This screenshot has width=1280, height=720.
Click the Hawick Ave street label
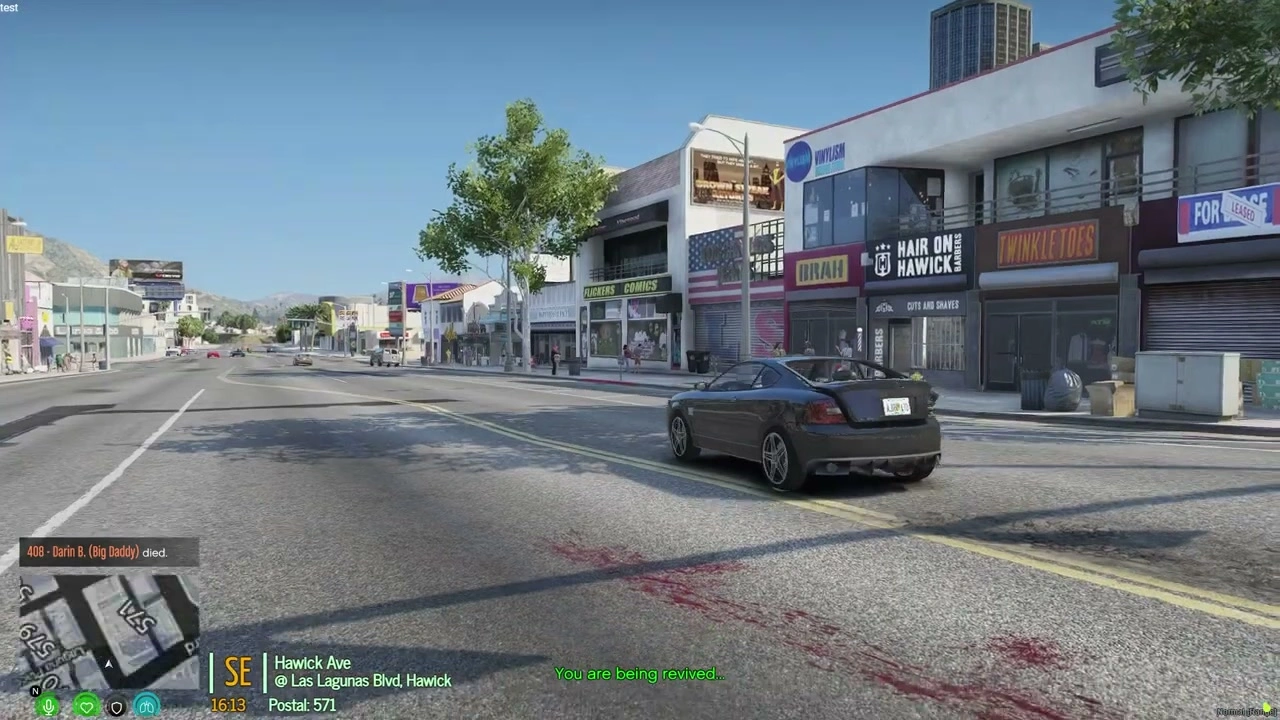coord(312,663)
